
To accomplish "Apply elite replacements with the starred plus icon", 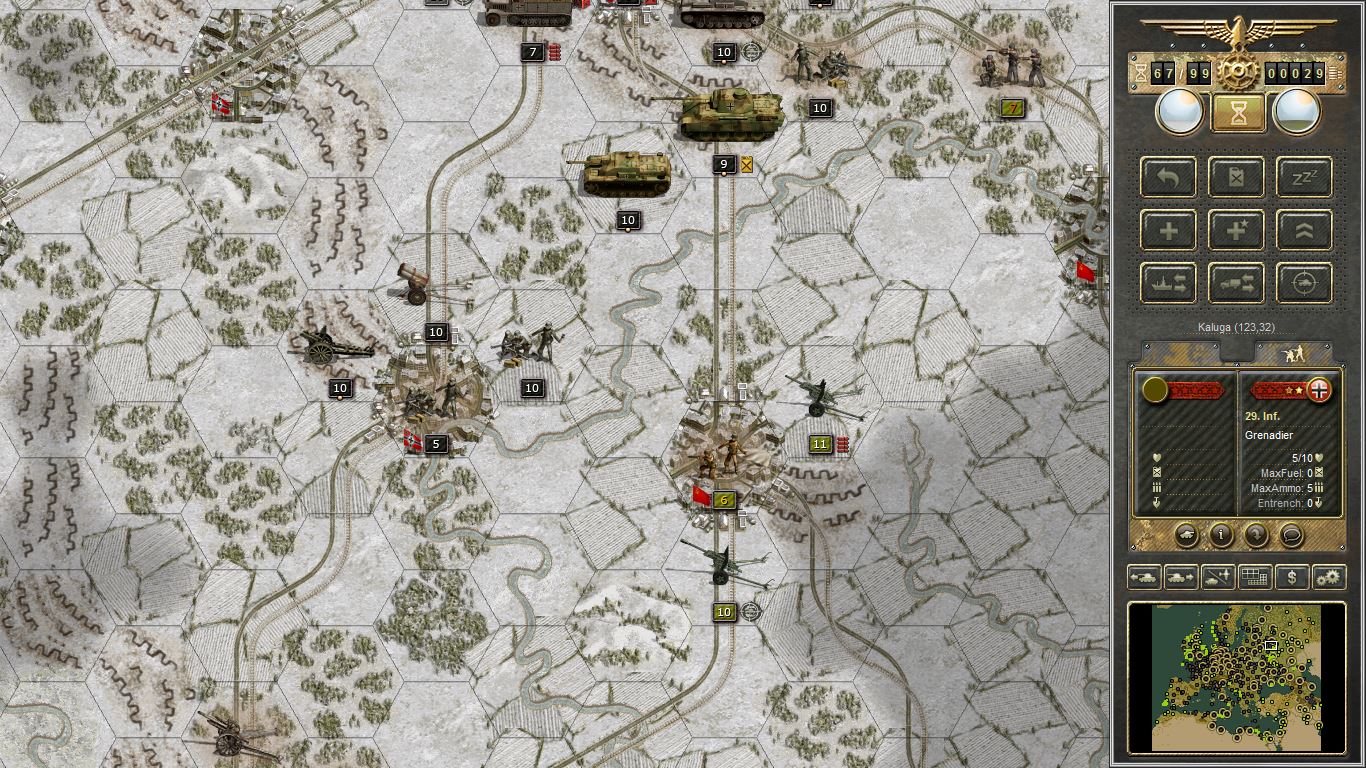I will pyautogui.click(x=1236, y=230).
